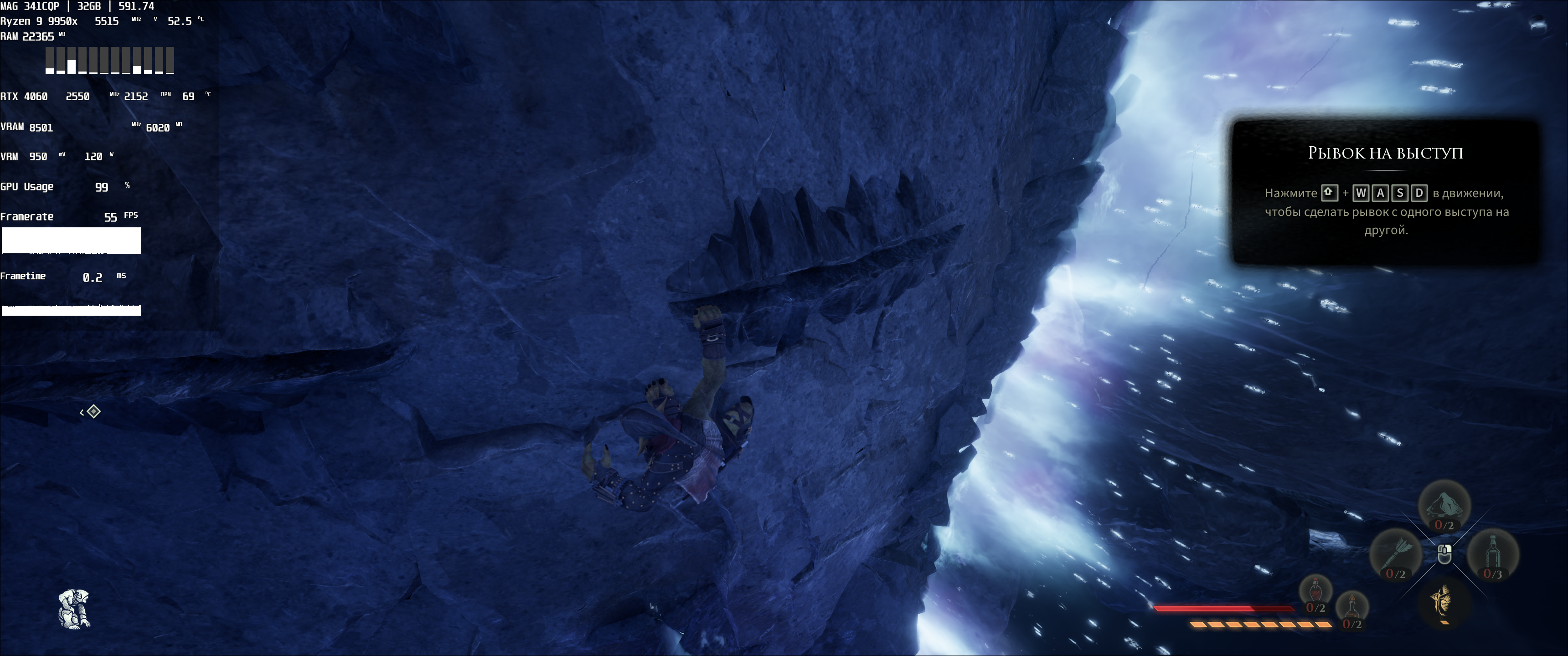The width and height of the screenshot is (1568, 656).
Task: Click the Рывок на выступ tutorial panel
Action: [1385, 192]
